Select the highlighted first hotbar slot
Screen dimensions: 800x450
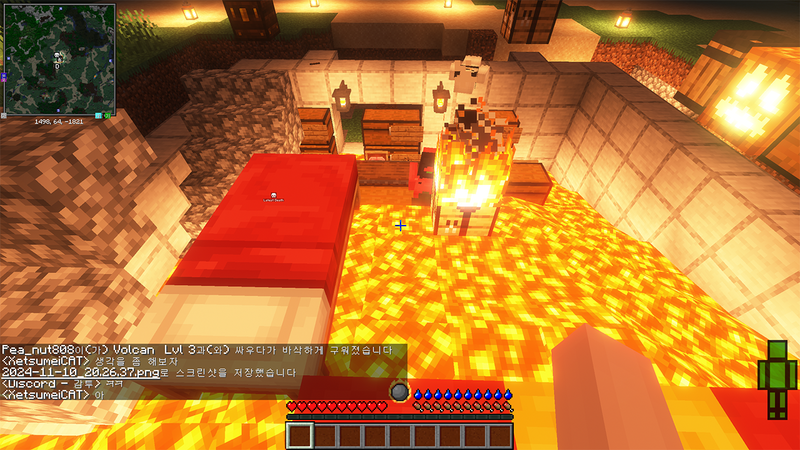300,435
